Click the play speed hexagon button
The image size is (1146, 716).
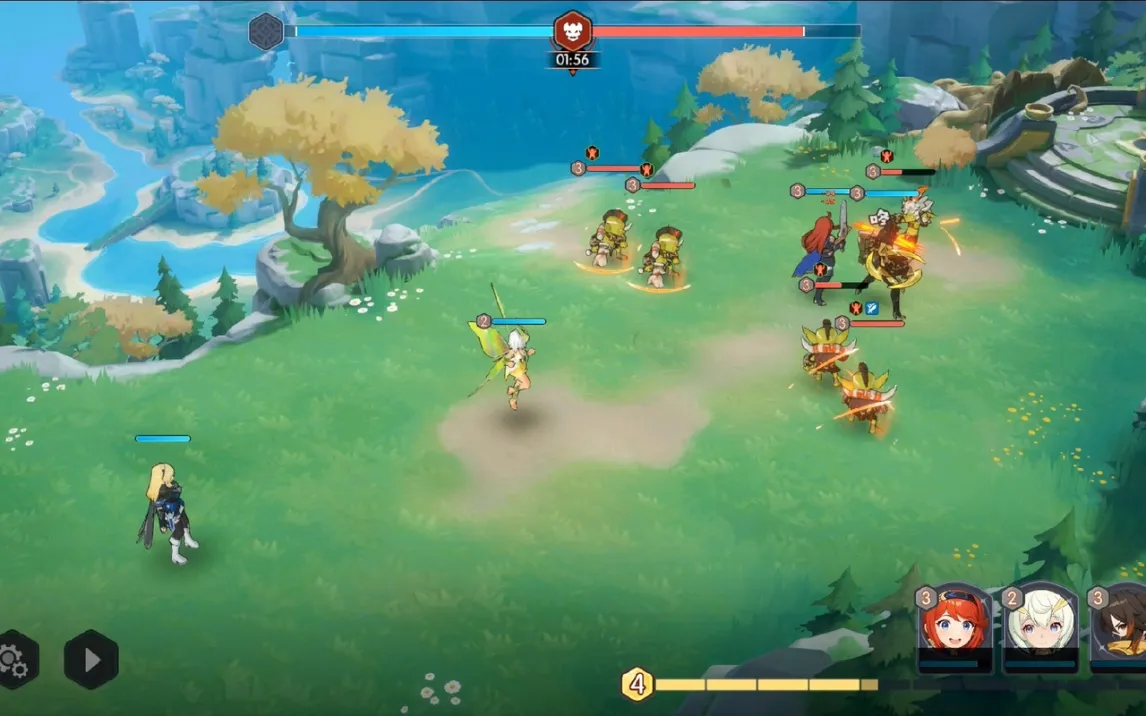tap(91, 659)
